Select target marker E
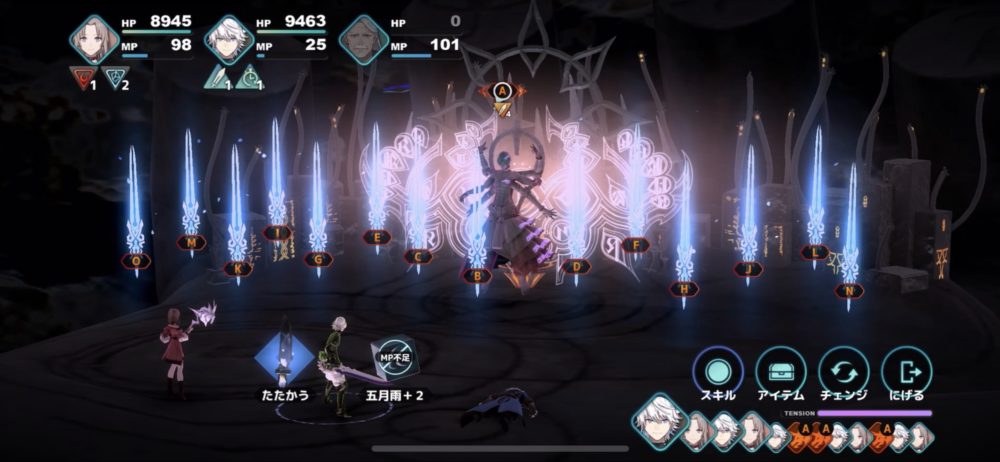The width and height of the screenshot is (1000, 462). click(x=377, y=238)
